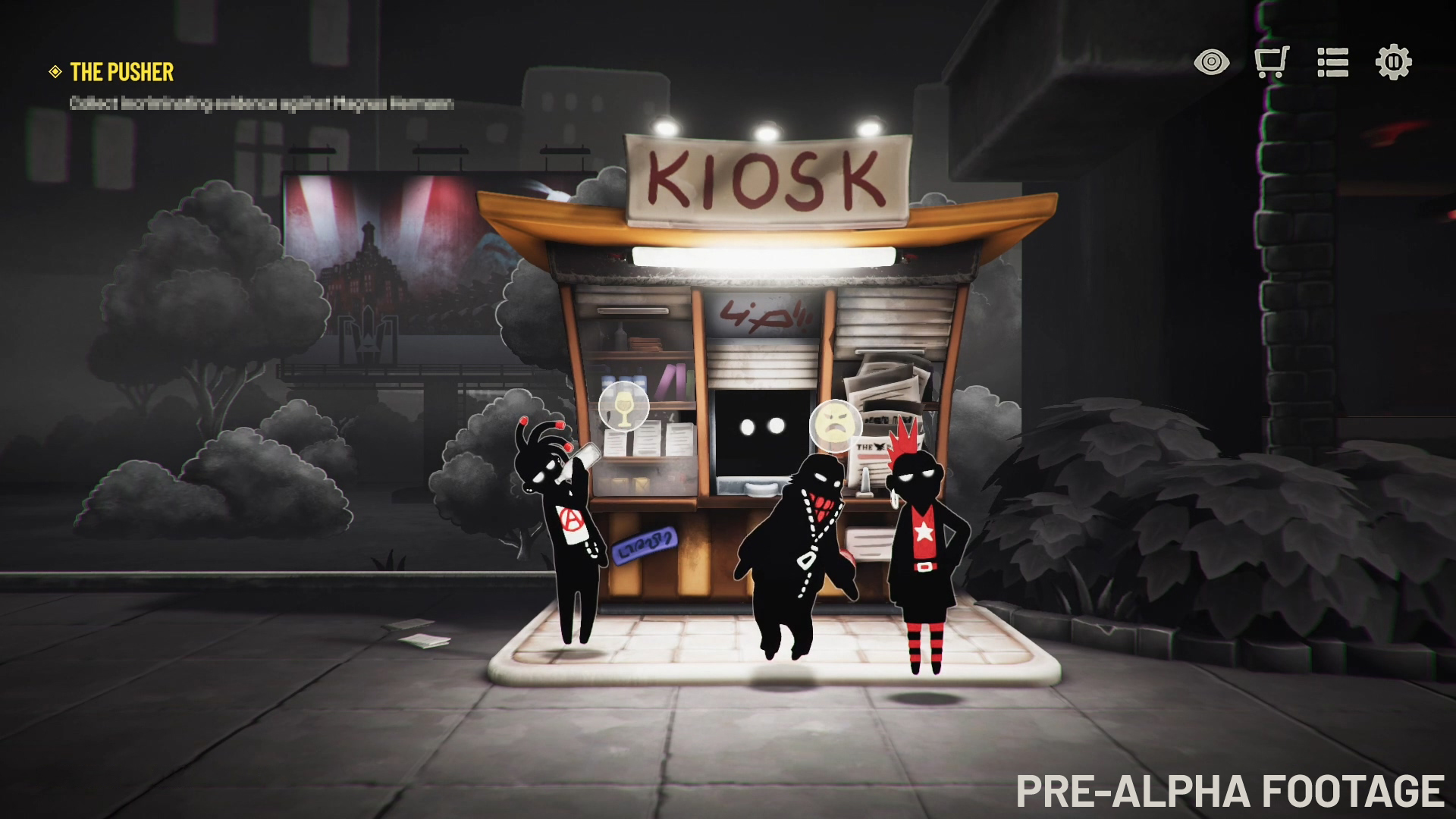Open the quest log list icon

click(1333, 64)
